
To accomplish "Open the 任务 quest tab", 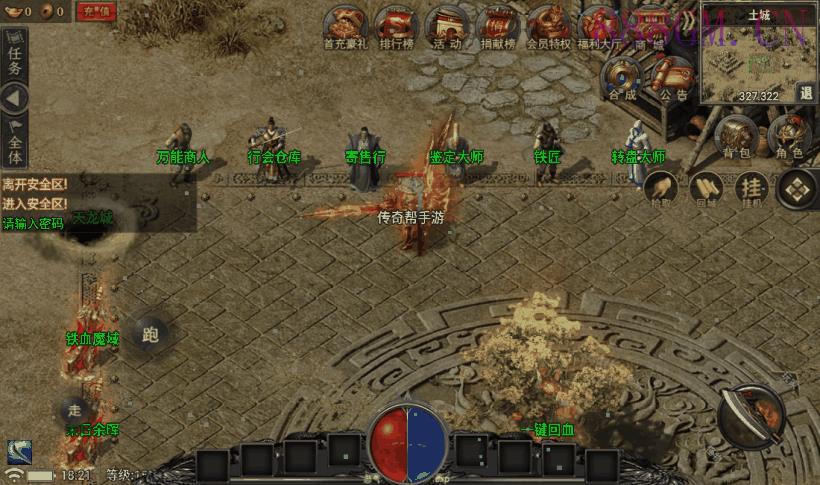I will point(14,58).
